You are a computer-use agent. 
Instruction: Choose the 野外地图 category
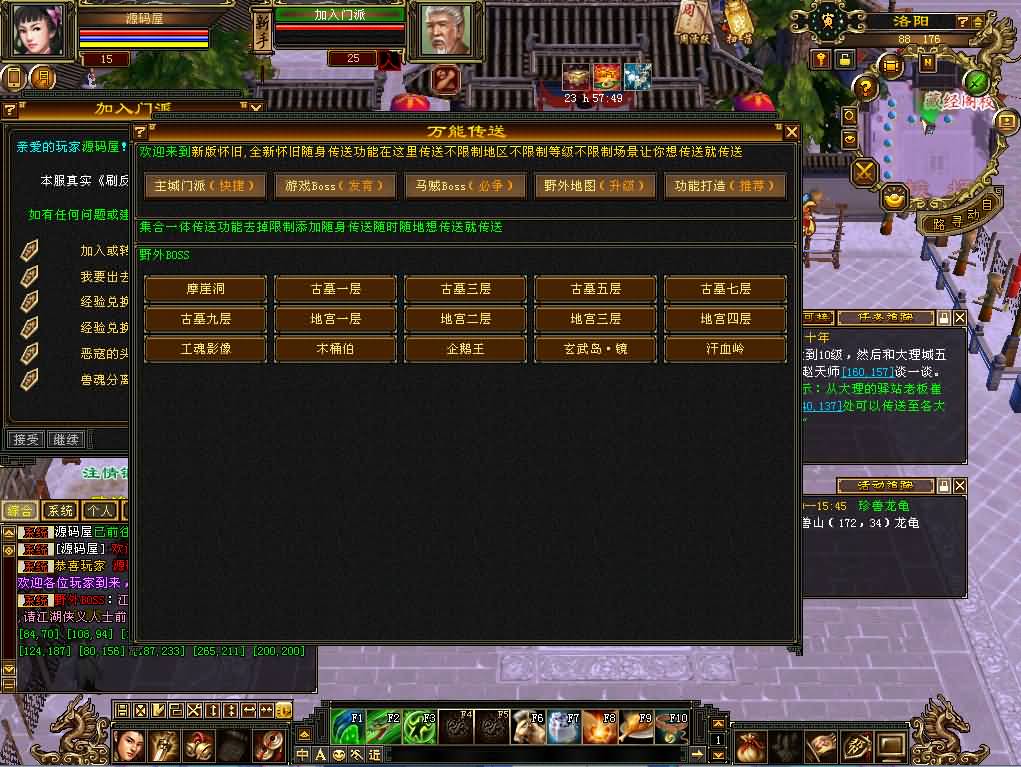(x=595, y=186)
